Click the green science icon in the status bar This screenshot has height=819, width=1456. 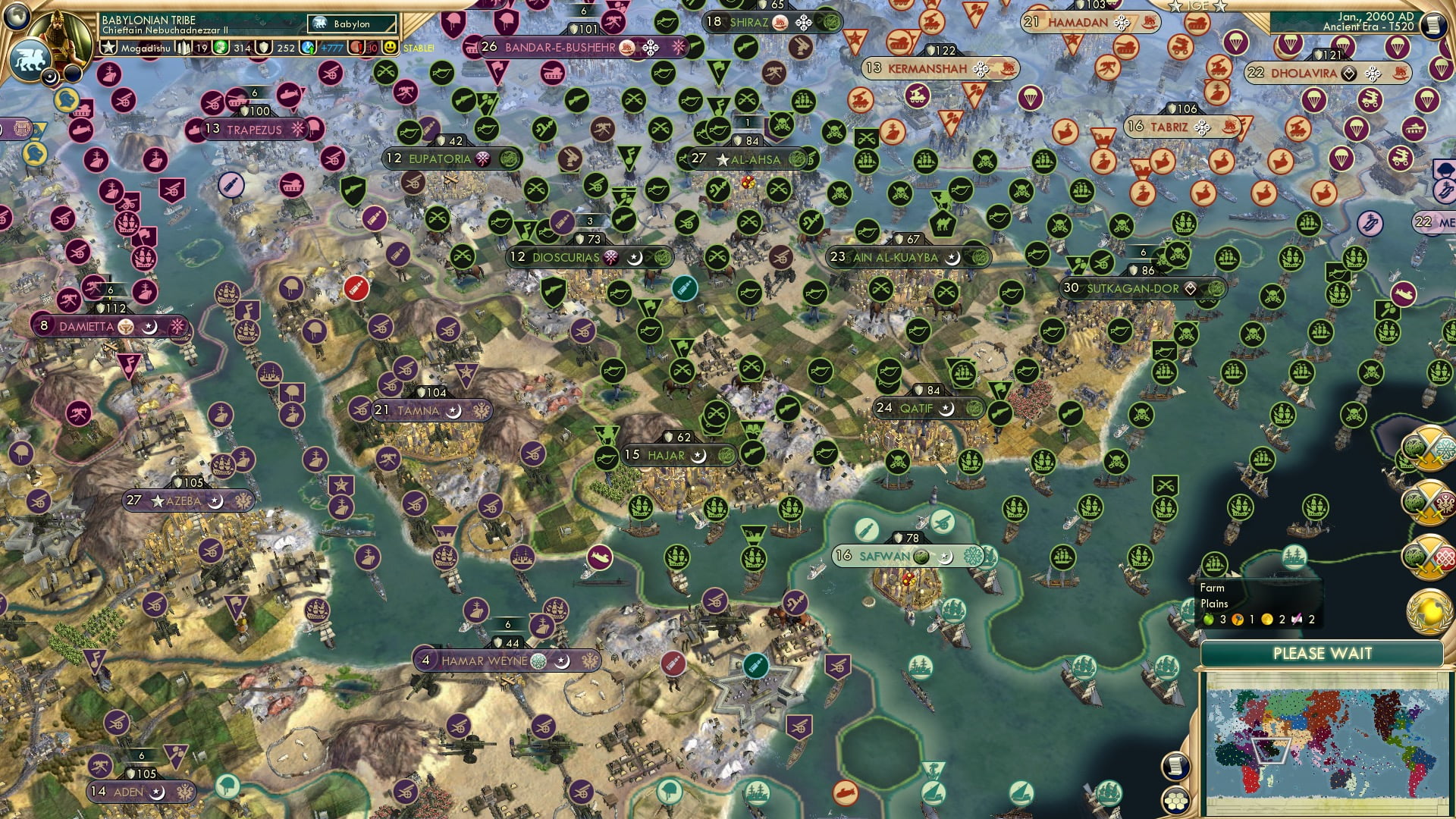[x=221, y=46]
